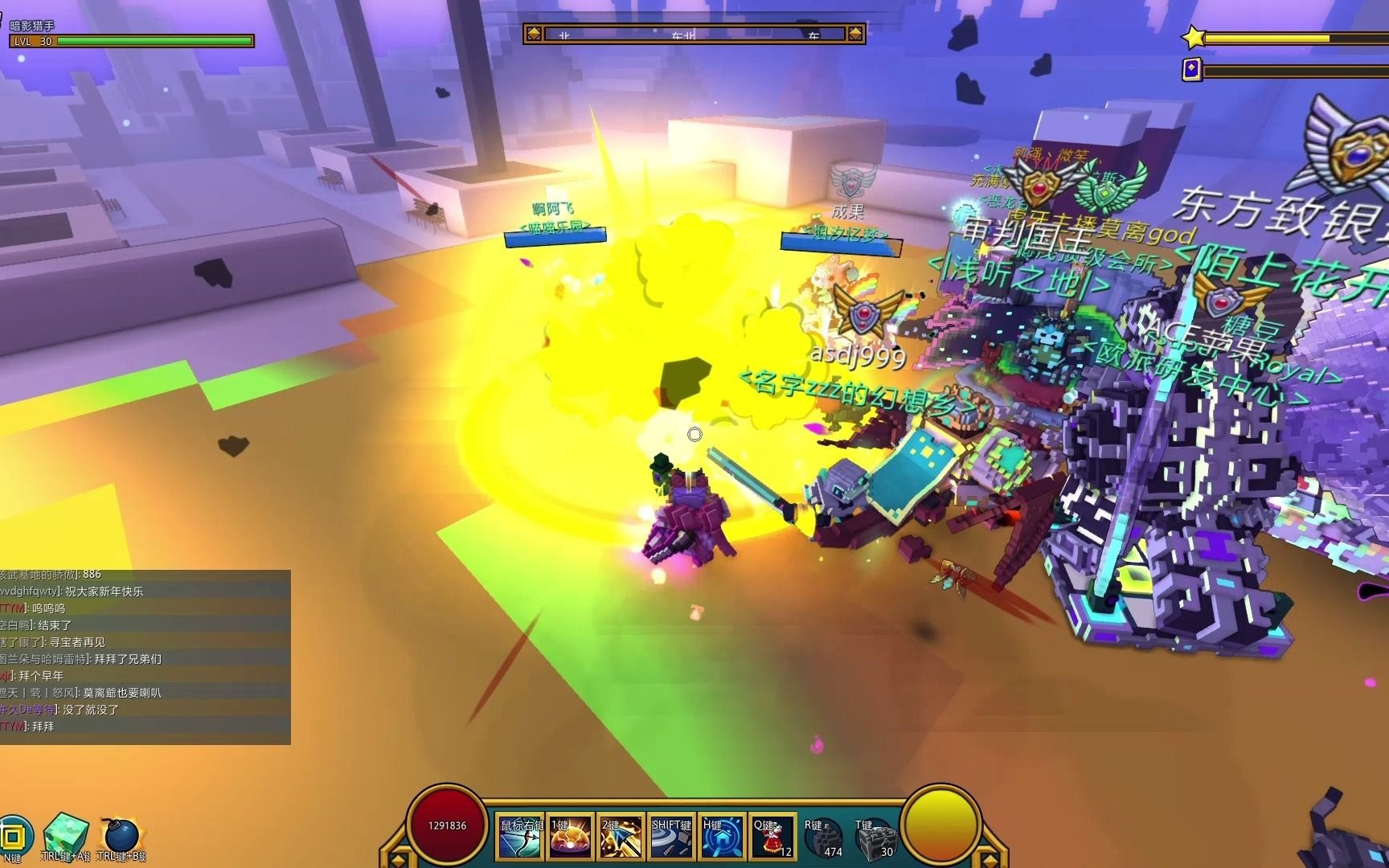This screenshot has height=868, width=1389.
Task: Click the compass bar's right arrow ornament
Action: pyautogui.click(x=856, y=34)
